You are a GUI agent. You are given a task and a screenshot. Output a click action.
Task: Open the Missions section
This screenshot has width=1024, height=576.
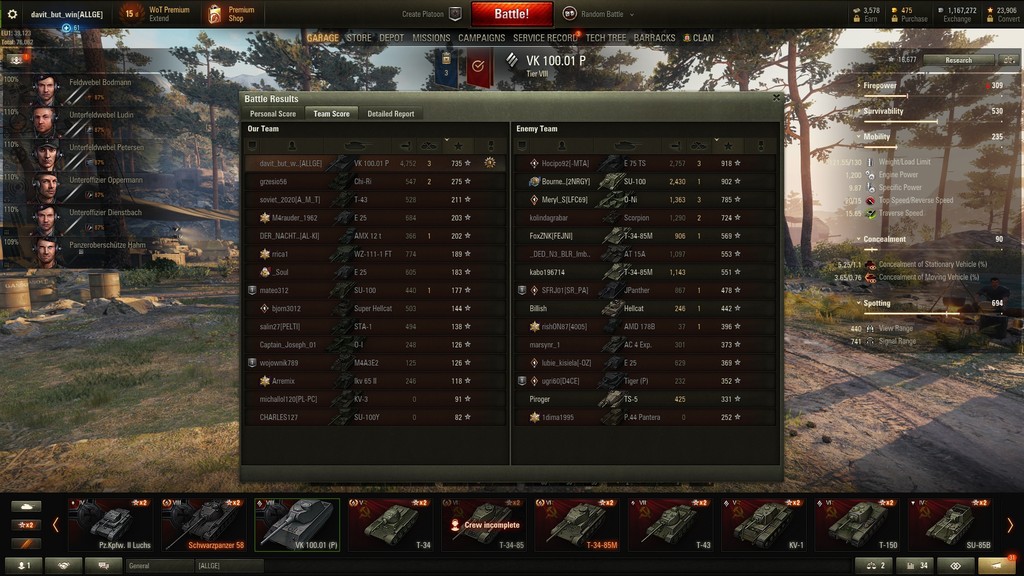pos(431,38)
